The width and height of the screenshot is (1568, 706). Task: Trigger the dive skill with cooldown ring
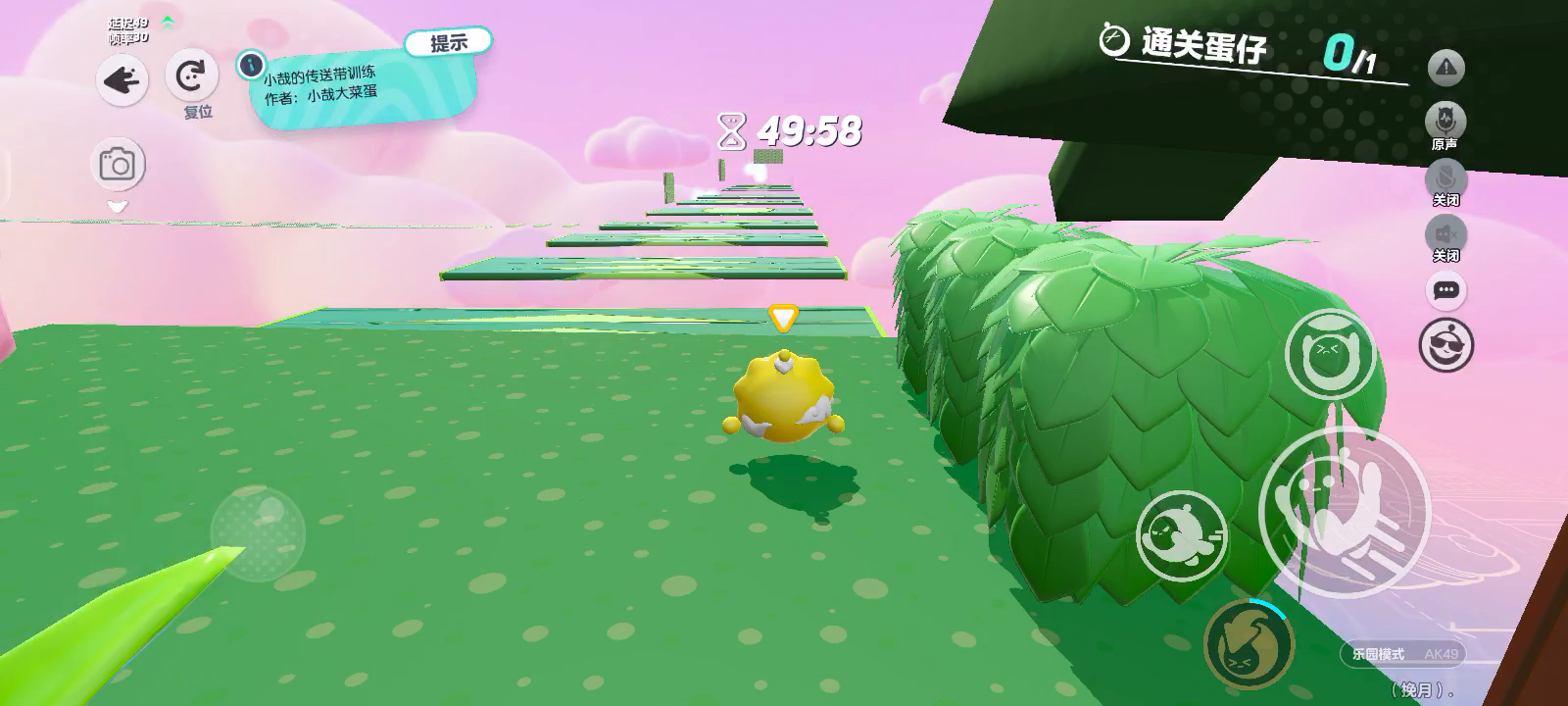click(x=1249, y=644)
